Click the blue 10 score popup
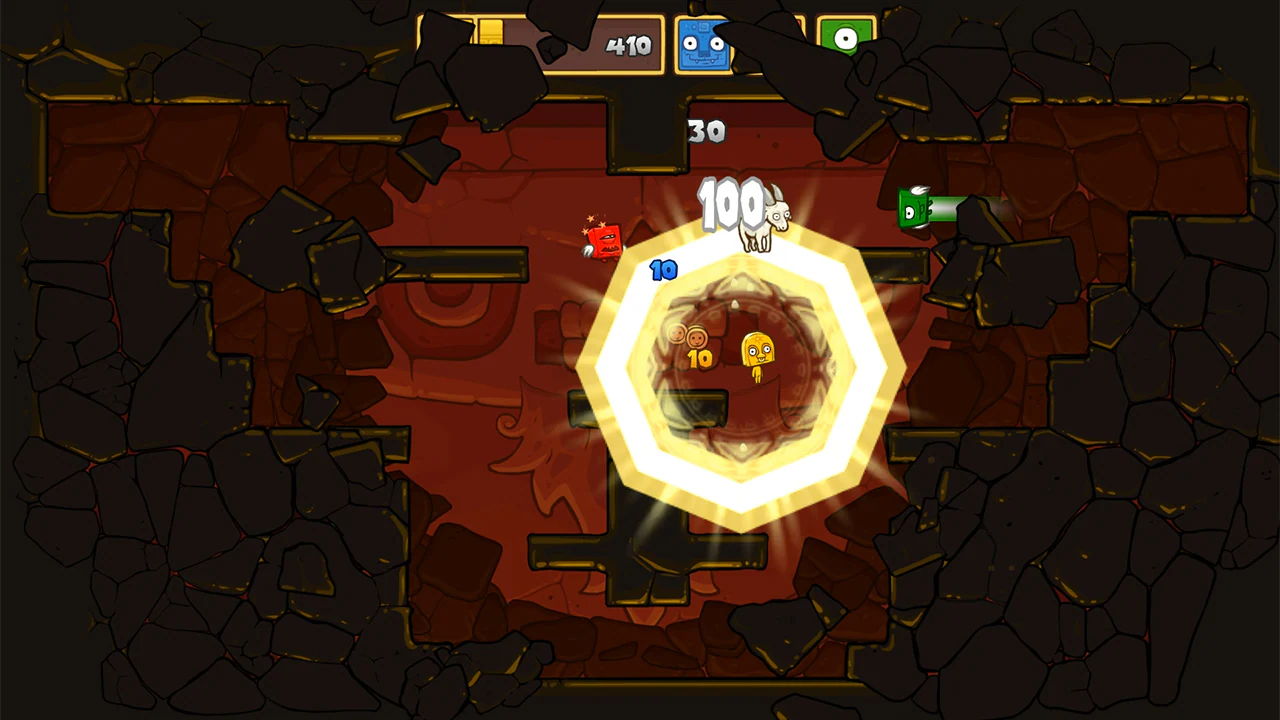This screenshot has width=1280, height=720. coord(662,268)
